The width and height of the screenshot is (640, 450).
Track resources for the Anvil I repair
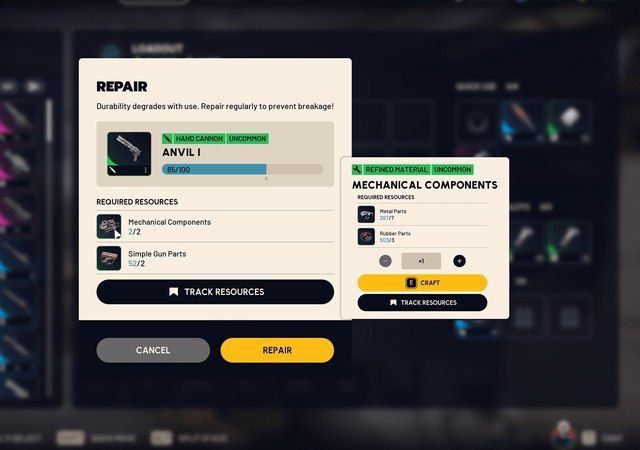point(215,292)
